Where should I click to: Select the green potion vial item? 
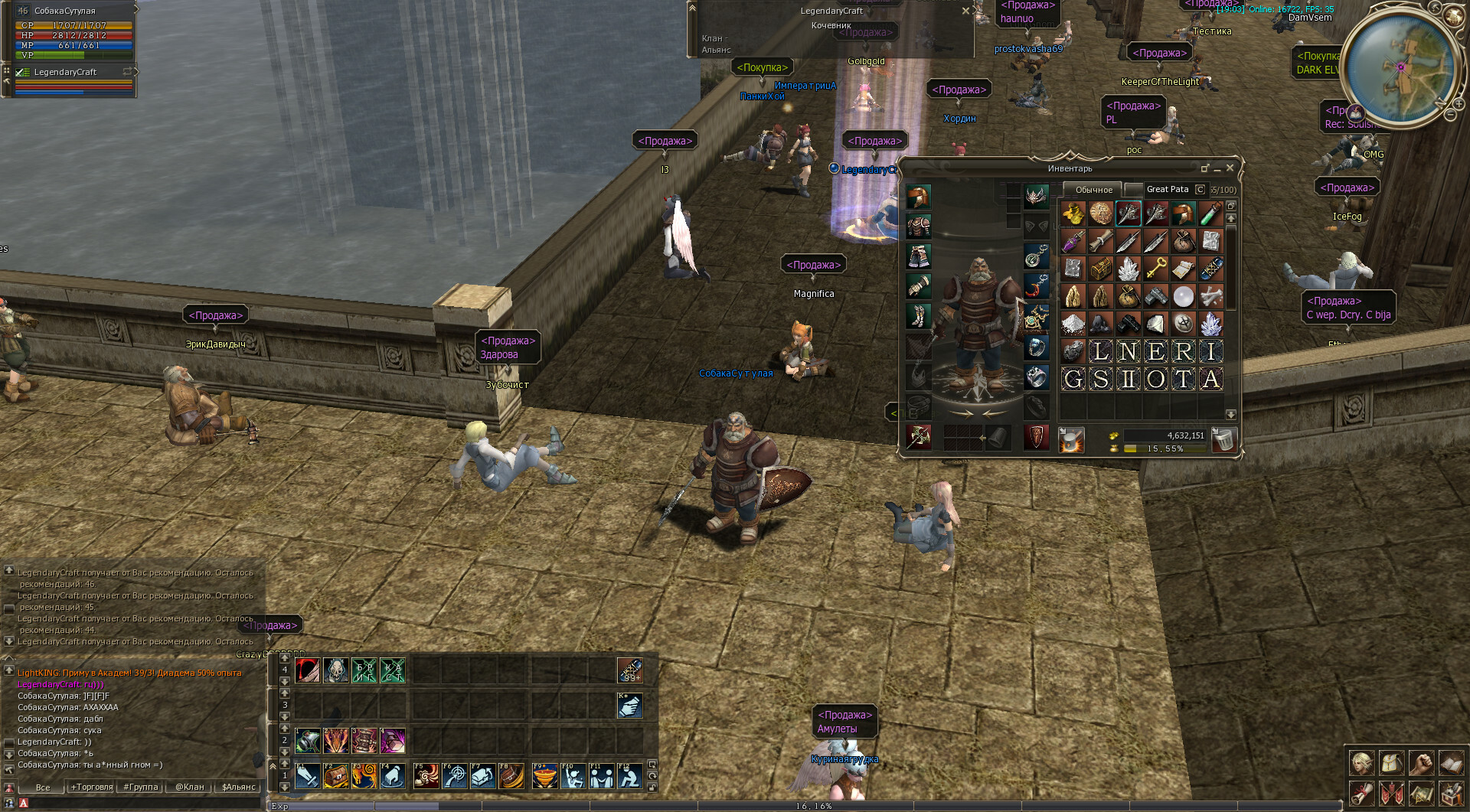(1210, 214)
